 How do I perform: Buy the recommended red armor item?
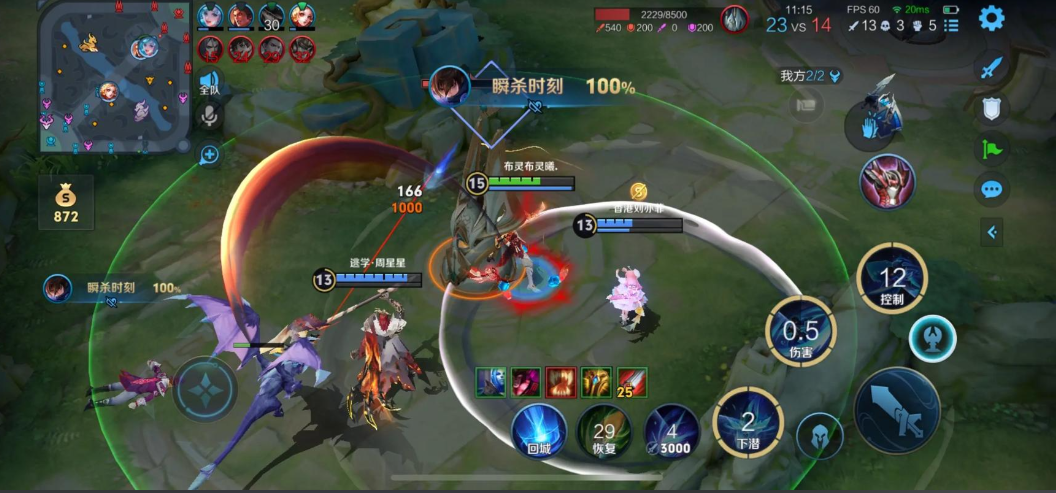tap(888, 182)
